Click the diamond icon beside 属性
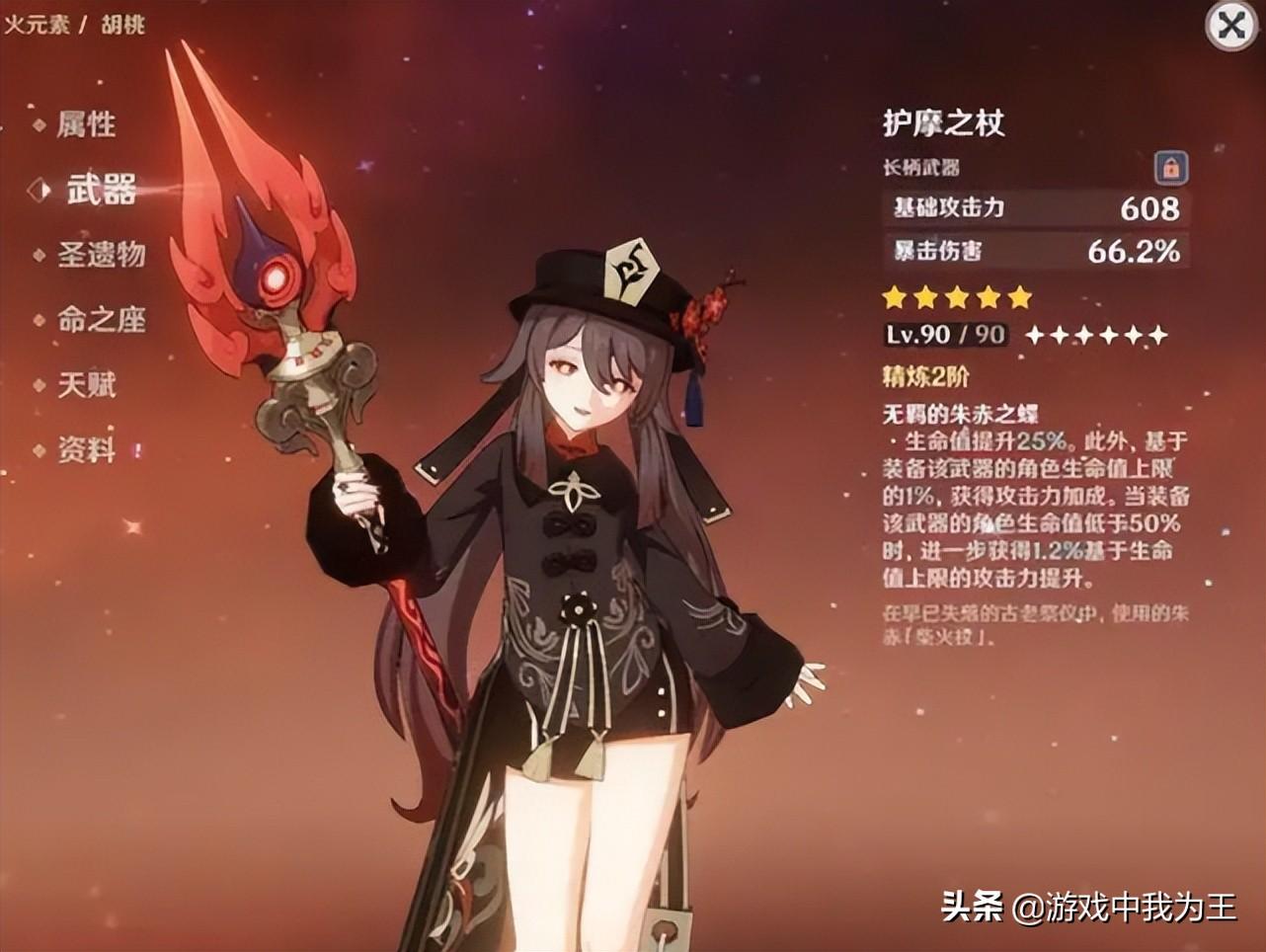The image size is (1266, 952). click(40, 125)
